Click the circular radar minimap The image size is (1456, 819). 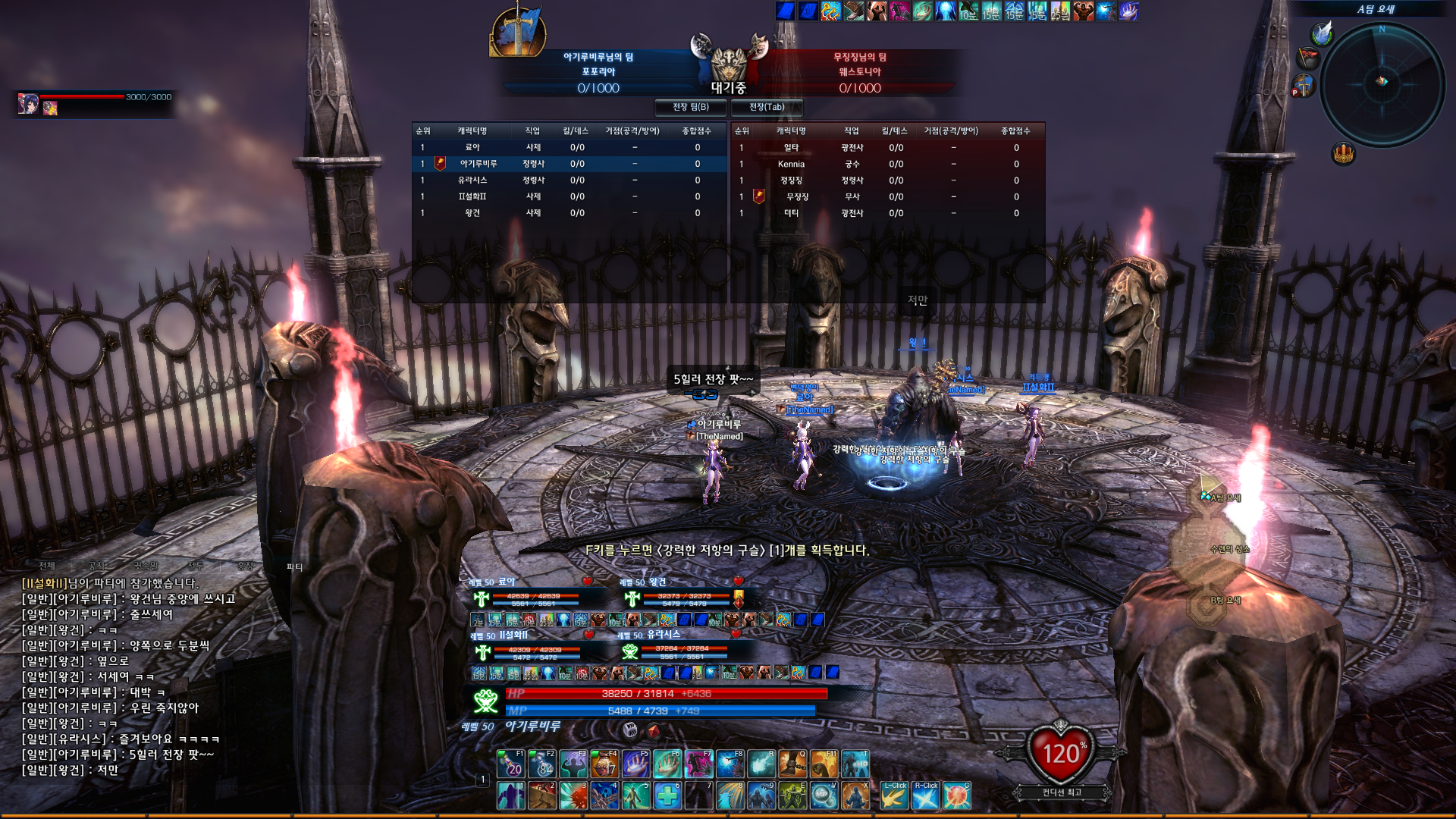1382,83
